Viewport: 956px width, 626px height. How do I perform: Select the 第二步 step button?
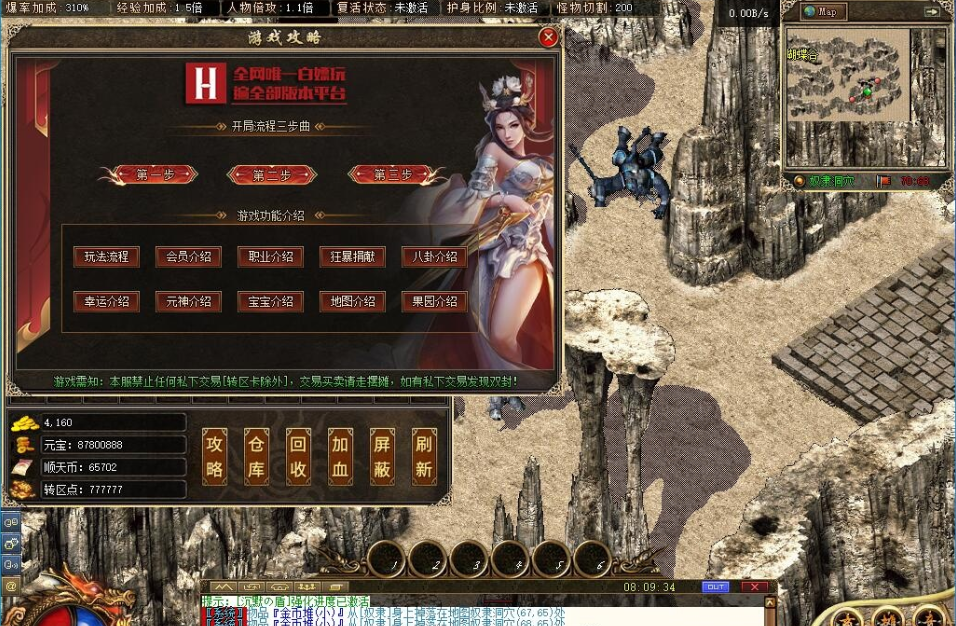coord(272,175)
